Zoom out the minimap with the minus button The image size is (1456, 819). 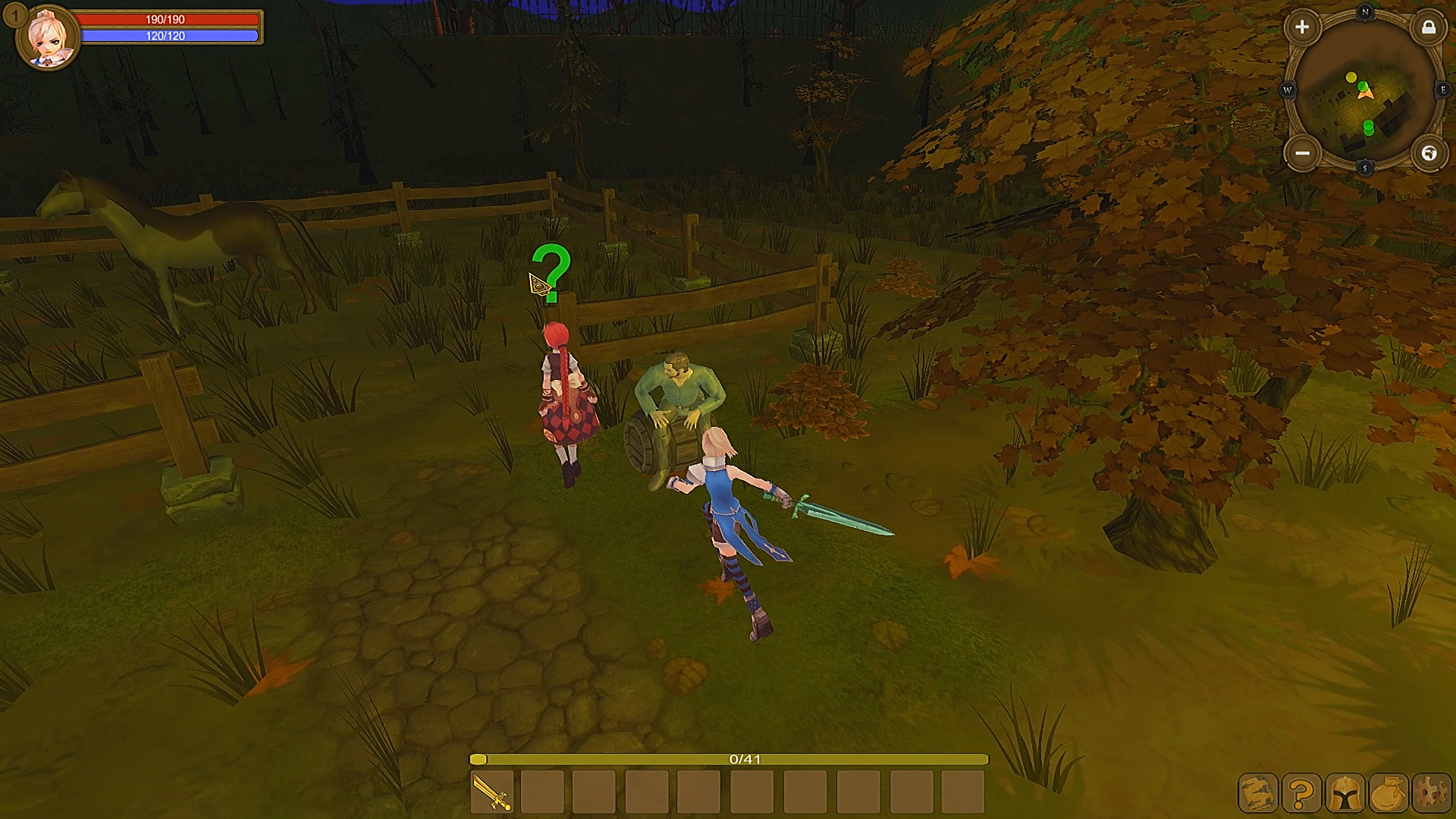point(1303,153)
